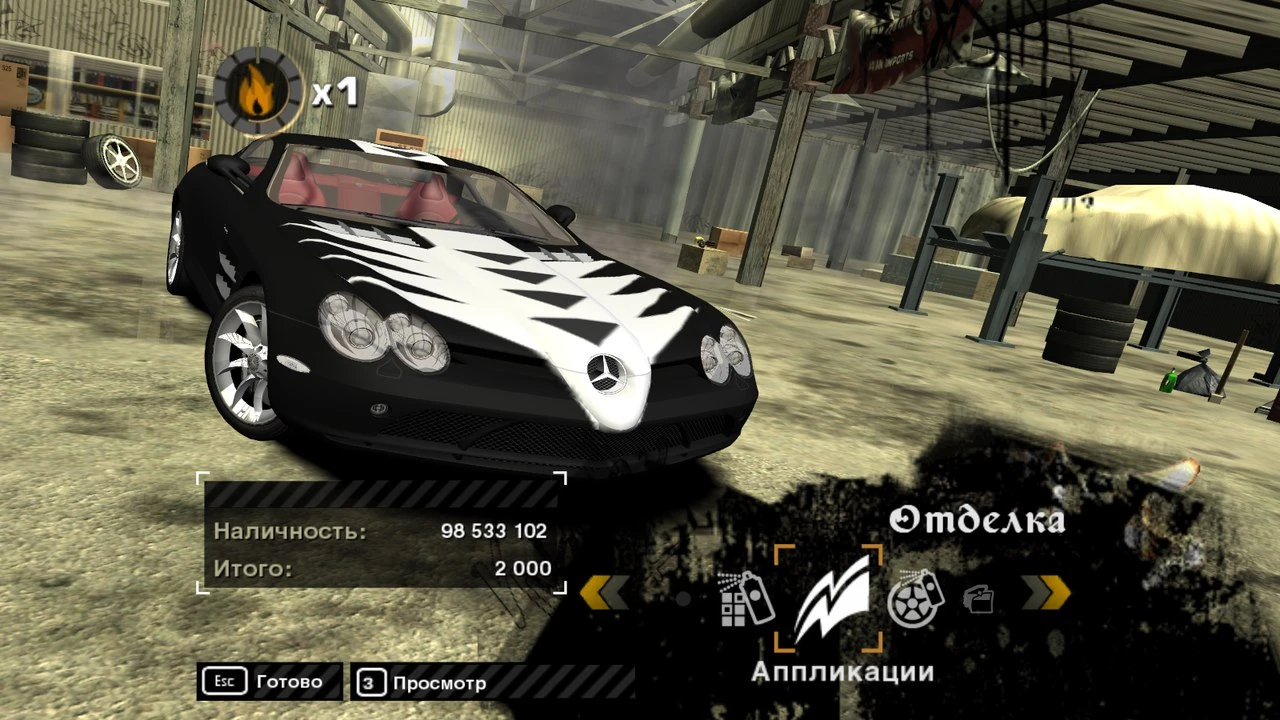Viewport: 1280px width, 720px height.
Task: Click the Итого total showing 2 000
Action: click(521, 568)
